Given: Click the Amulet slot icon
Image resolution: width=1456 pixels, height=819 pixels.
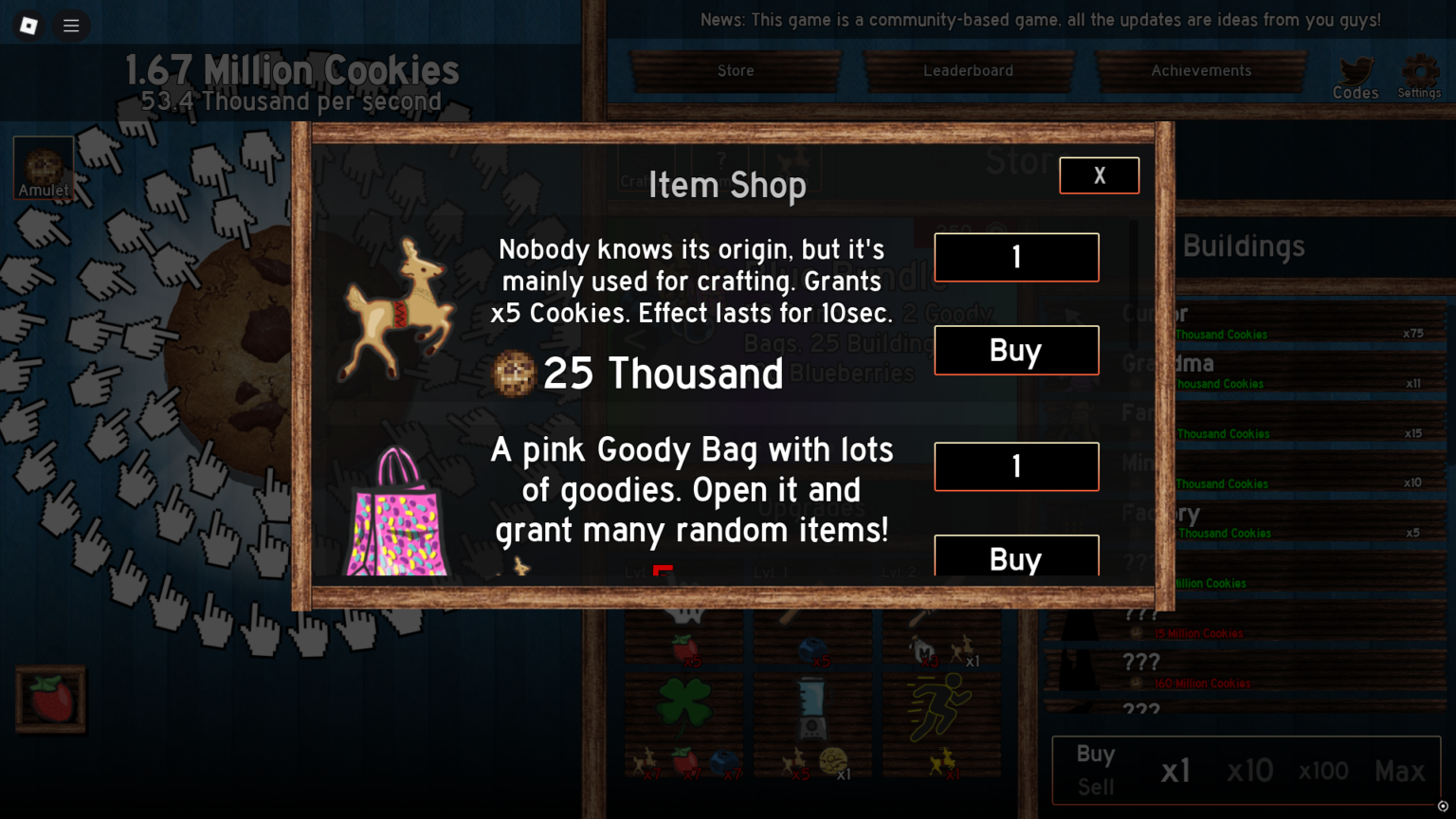Looking at the screenshot, I should tap(43, 166).
